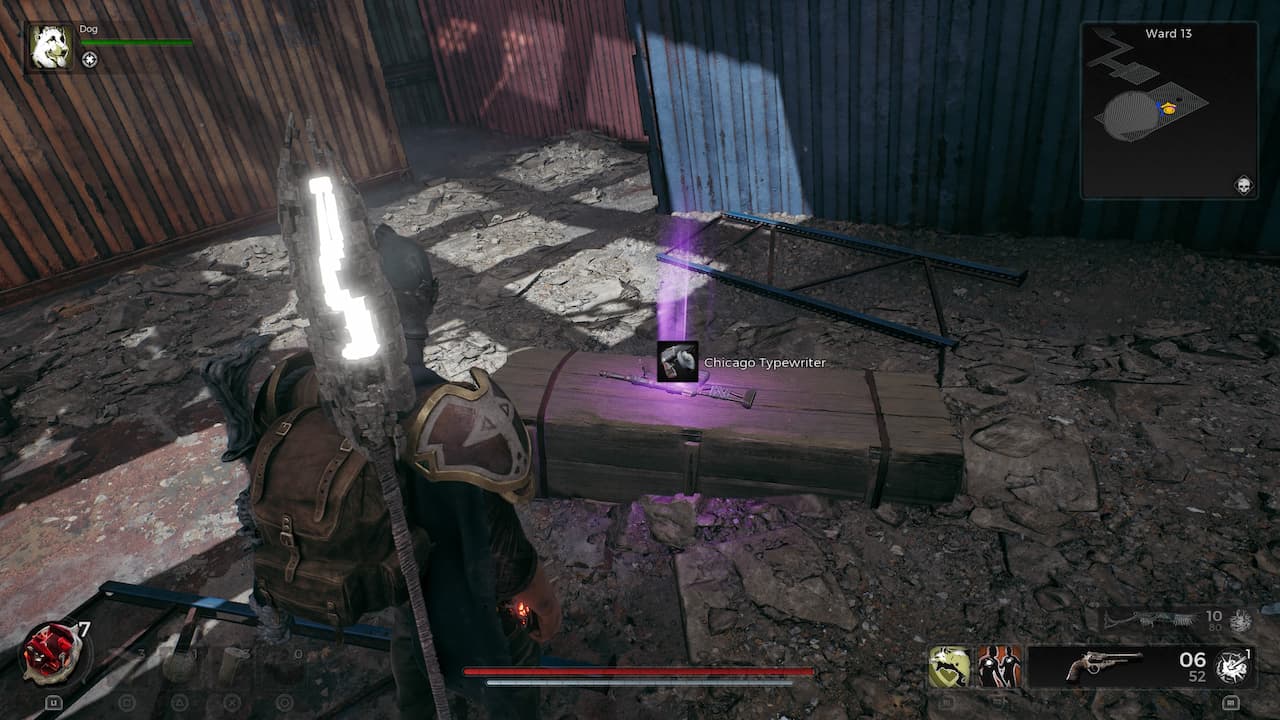Click the green Dog skill icon

click(x=948, y=663)
